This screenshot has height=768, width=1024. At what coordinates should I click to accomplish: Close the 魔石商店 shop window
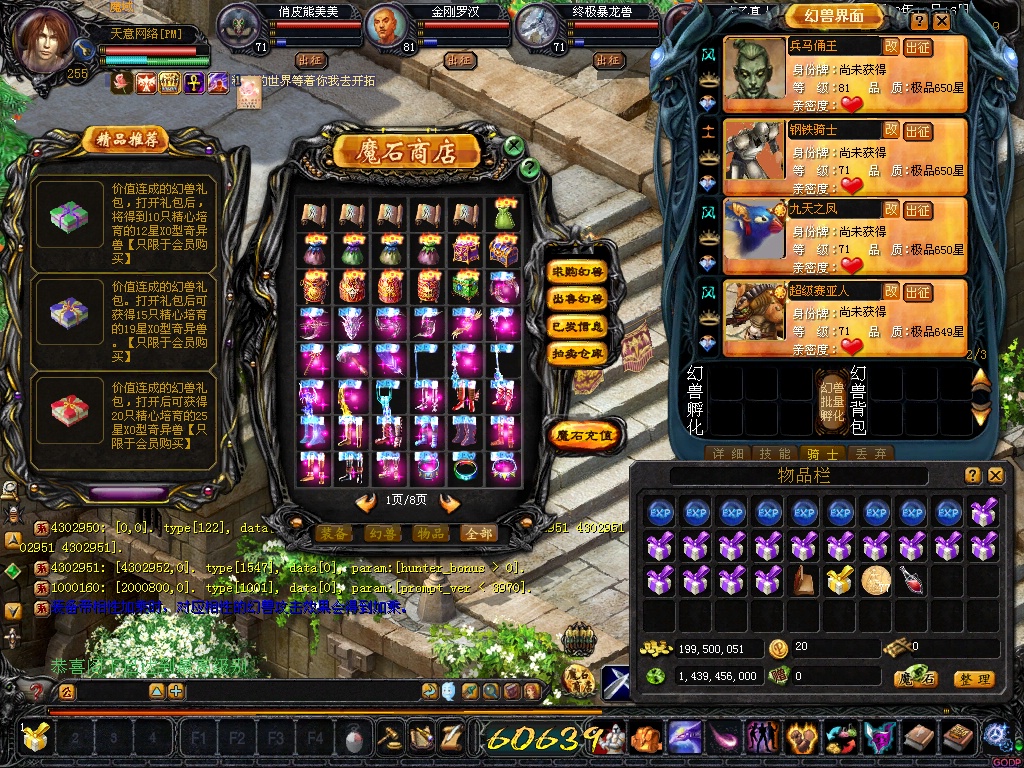pos(513,147)
